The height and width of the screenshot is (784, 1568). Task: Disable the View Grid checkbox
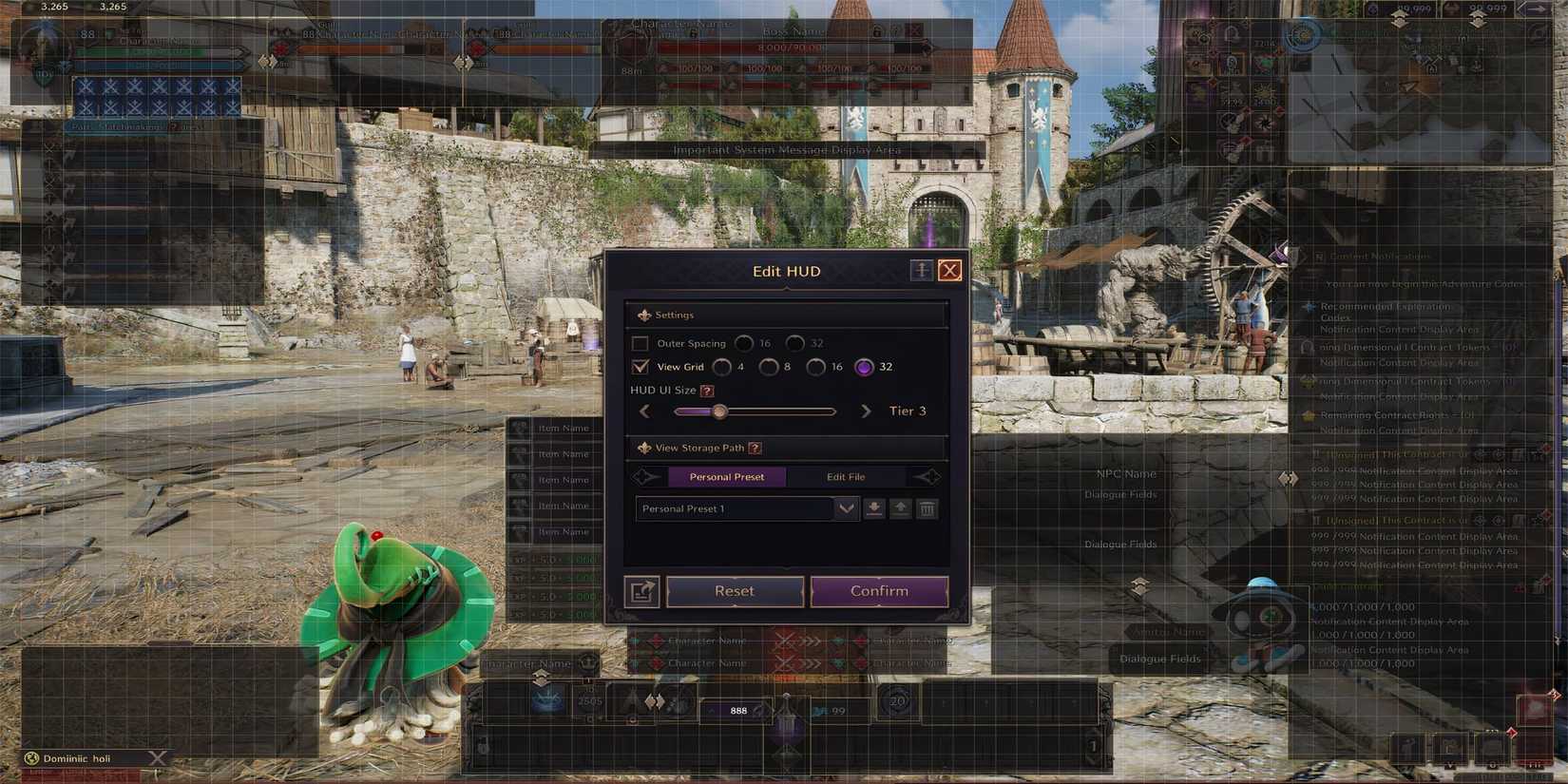pos(639,367)
